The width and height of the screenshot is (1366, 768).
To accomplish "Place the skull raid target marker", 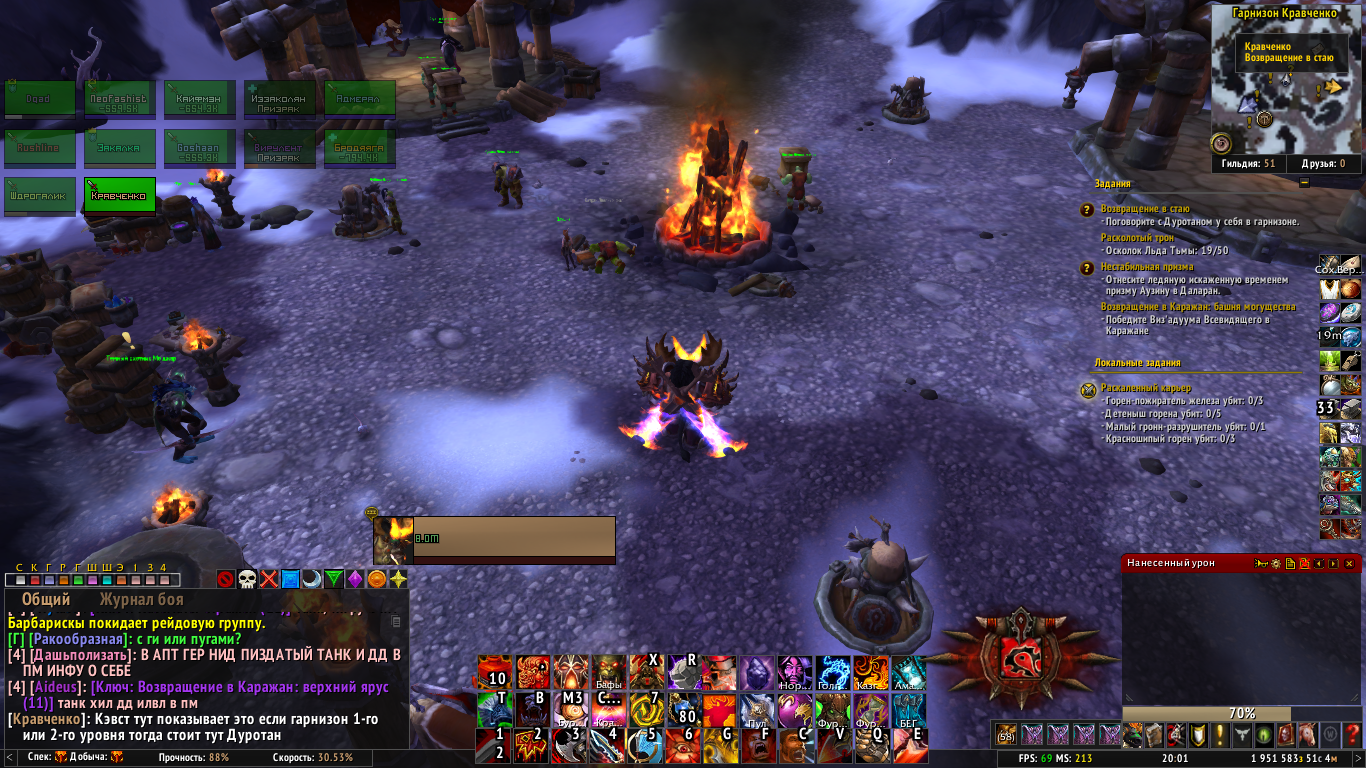I will 247,579.
